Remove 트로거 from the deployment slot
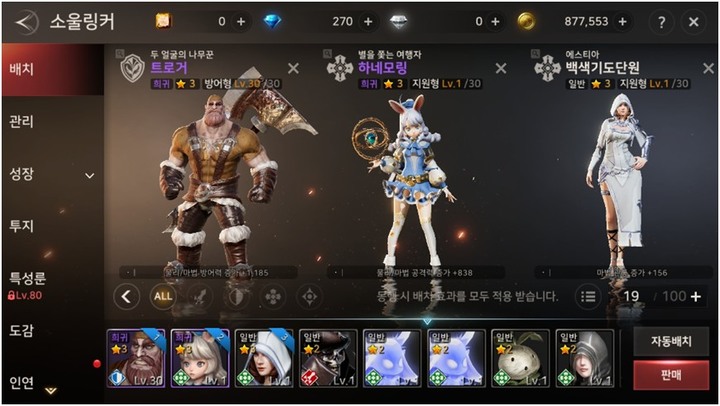Screen dimensions: 720x406 click(x=293, y=69)
